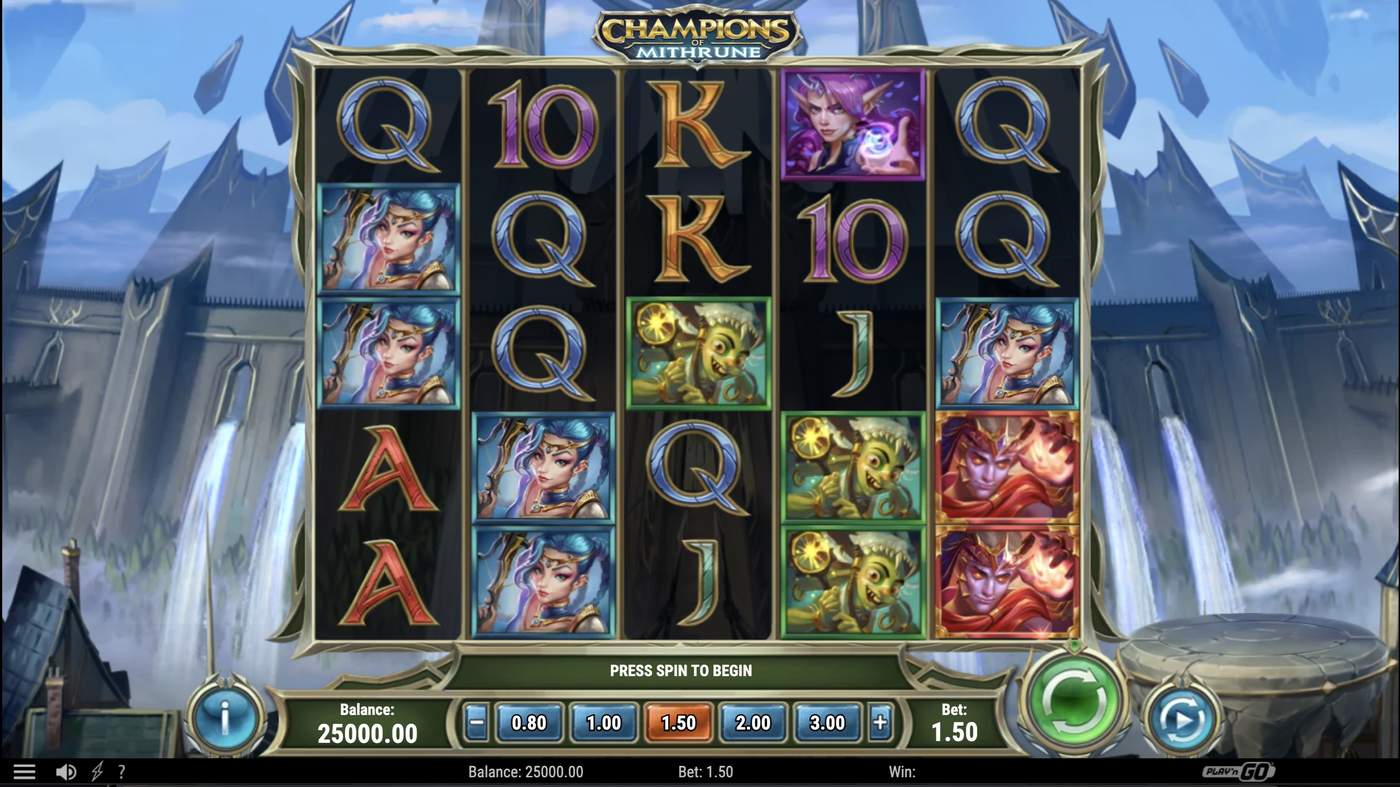Image resolution: width=1400 pixels, height=787 pixels.
Task: Increase bet with the plus stepper
Action: pos(880,721)
